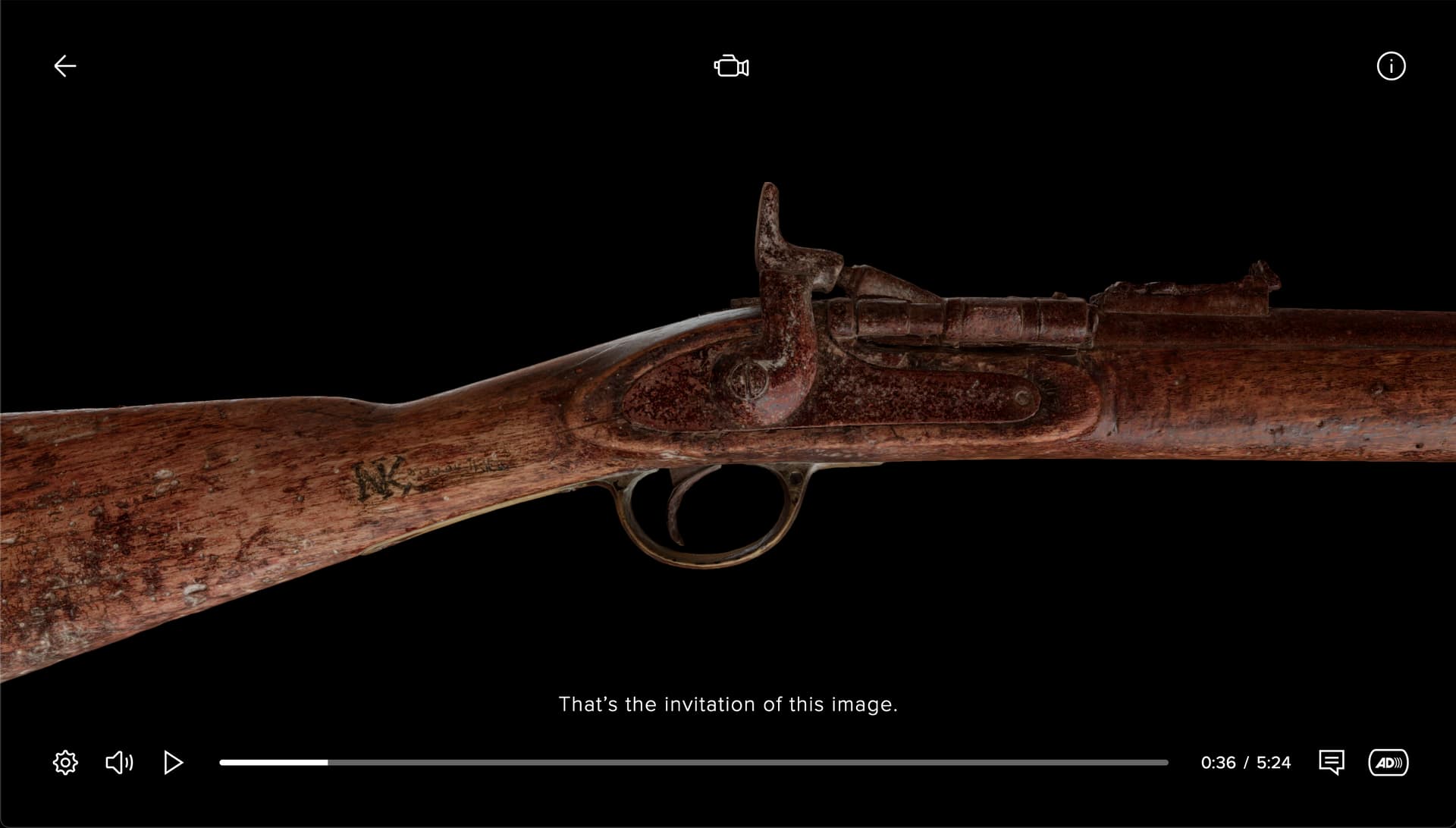
Task: Seek along the playback progress bar
Action: click(x=693, y=762)
